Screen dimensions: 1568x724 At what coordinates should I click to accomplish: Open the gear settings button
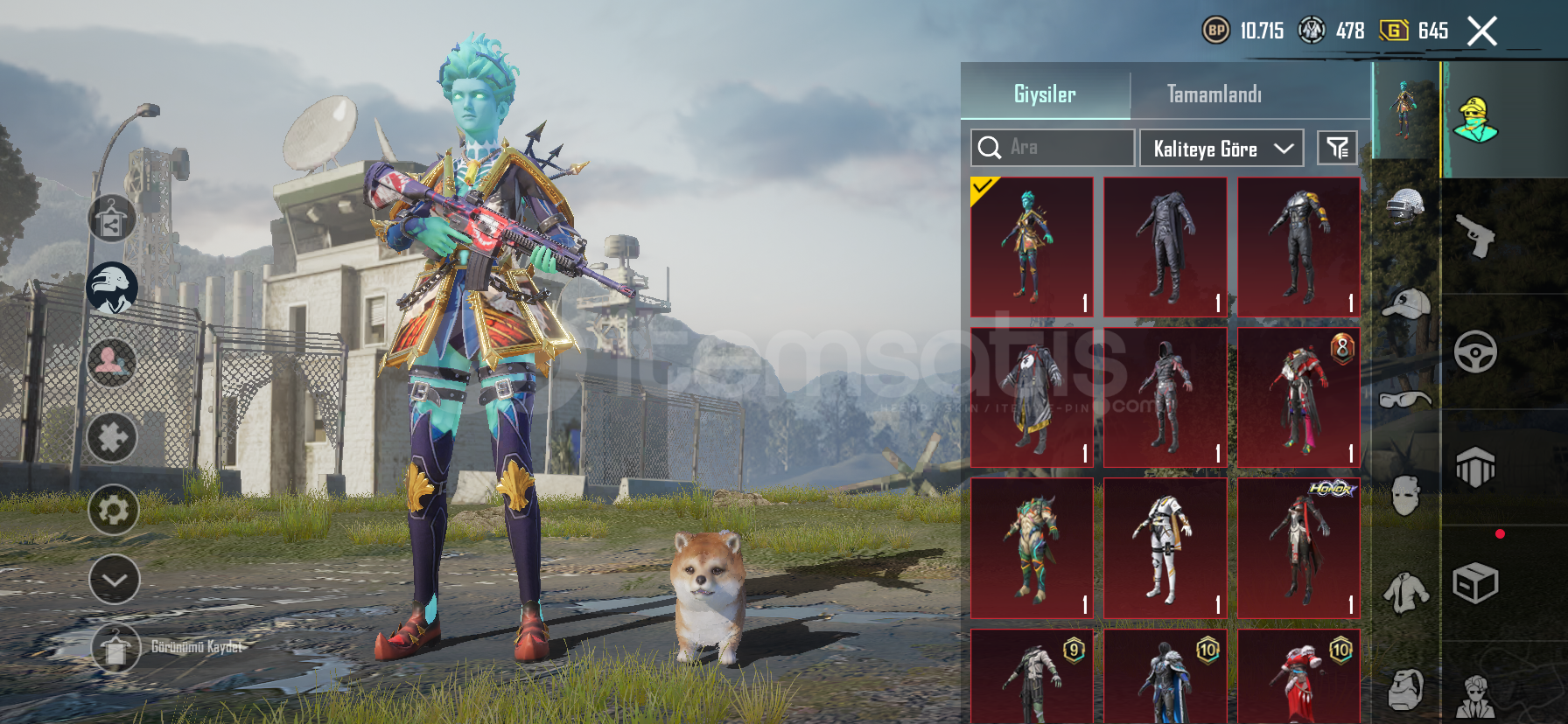pos(114,510)
